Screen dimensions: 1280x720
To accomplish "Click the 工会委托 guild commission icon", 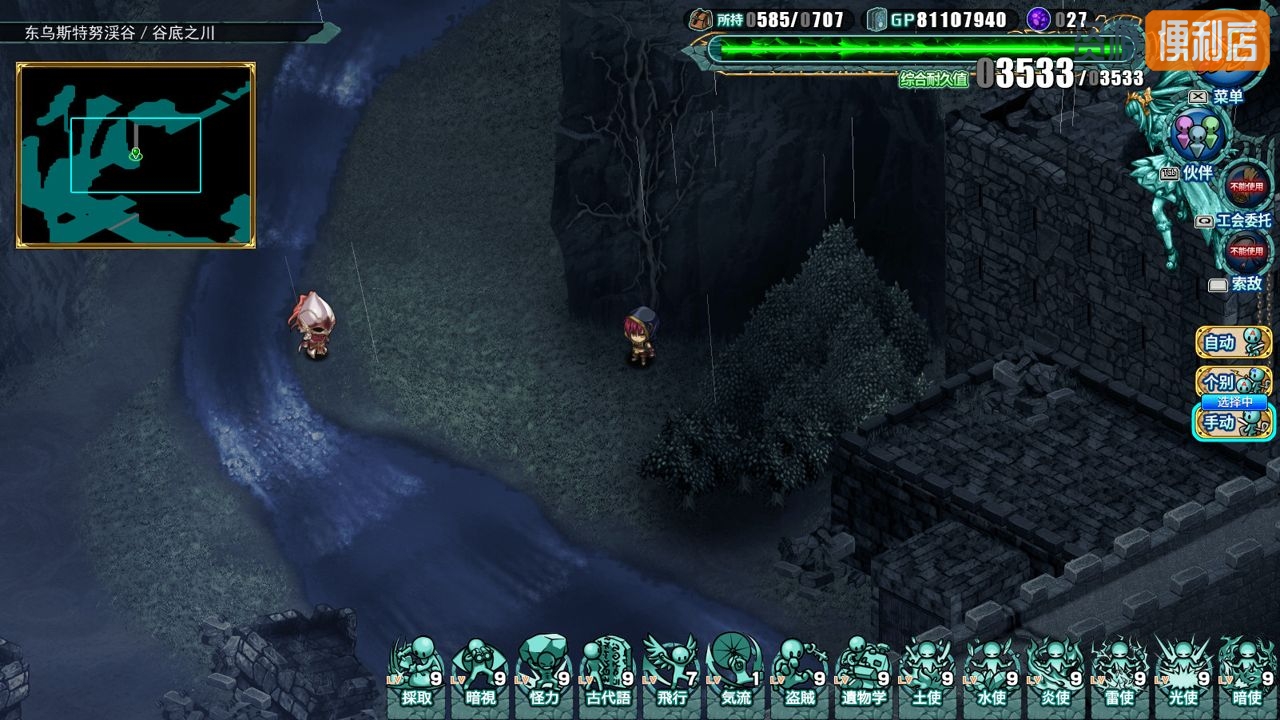I will (1249, 187).
